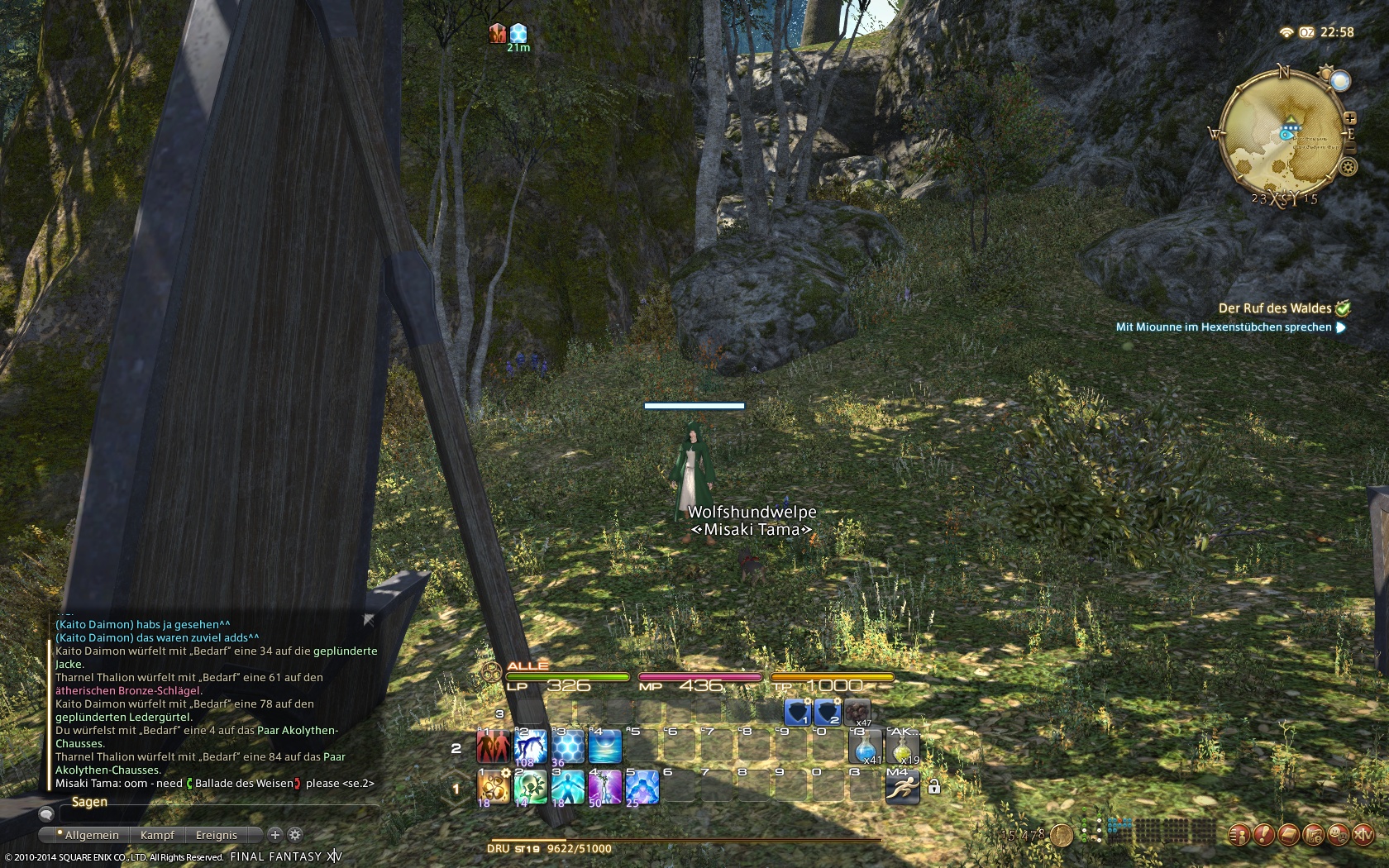This screenshot has height=868, width=1389.
Task: Select the quest 'Der Ruf des Waldes'
Action: (x=1275, y=308)
